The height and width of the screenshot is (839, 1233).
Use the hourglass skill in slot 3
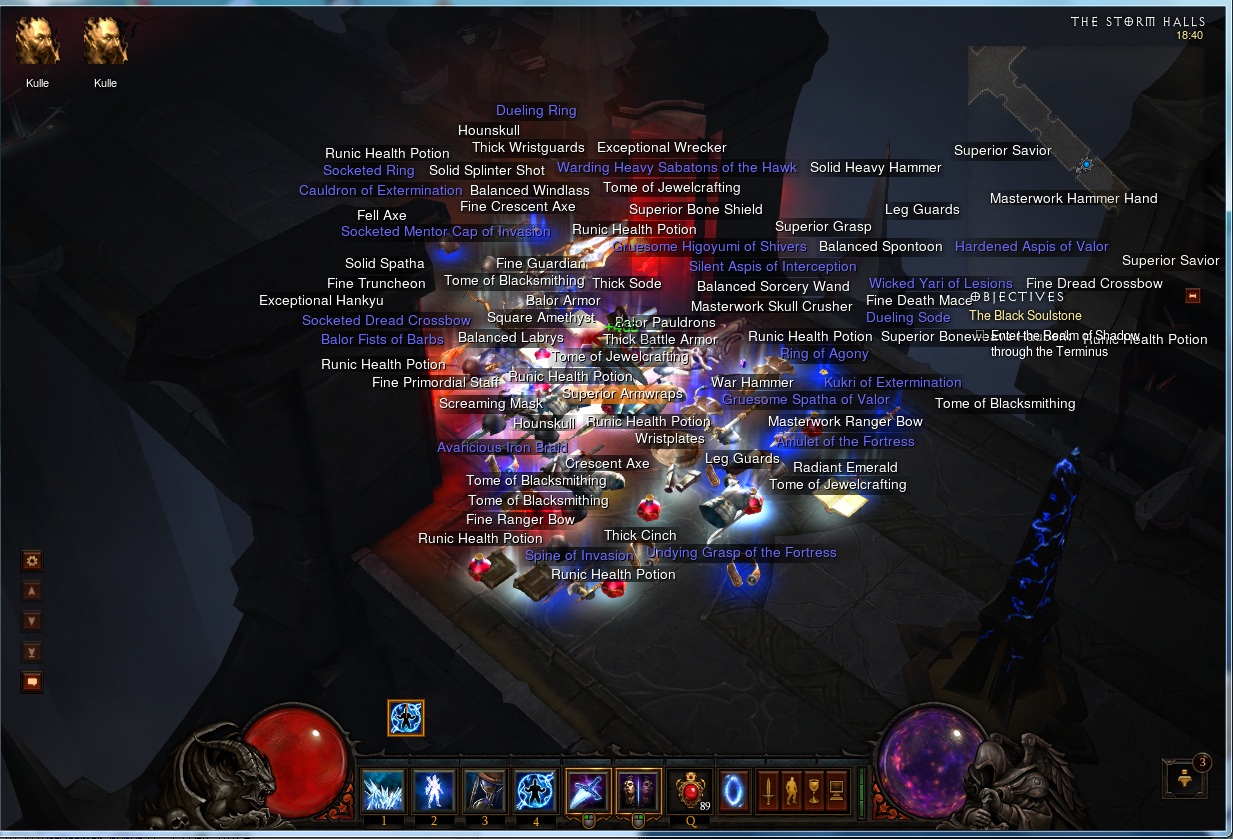pyautogui.click(x=485, y=791)
